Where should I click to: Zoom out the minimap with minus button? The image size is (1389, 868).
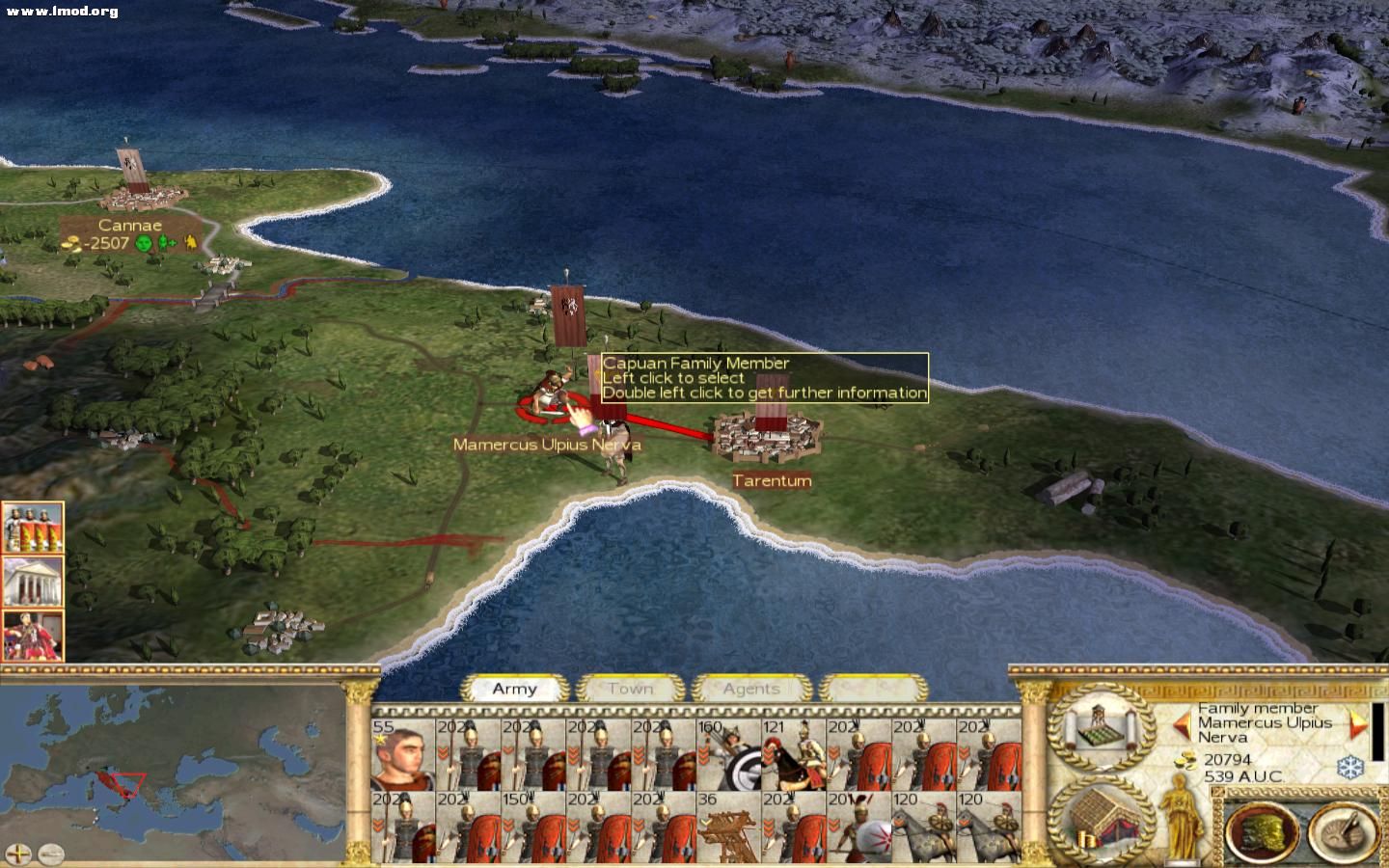(x=50, y=854)
